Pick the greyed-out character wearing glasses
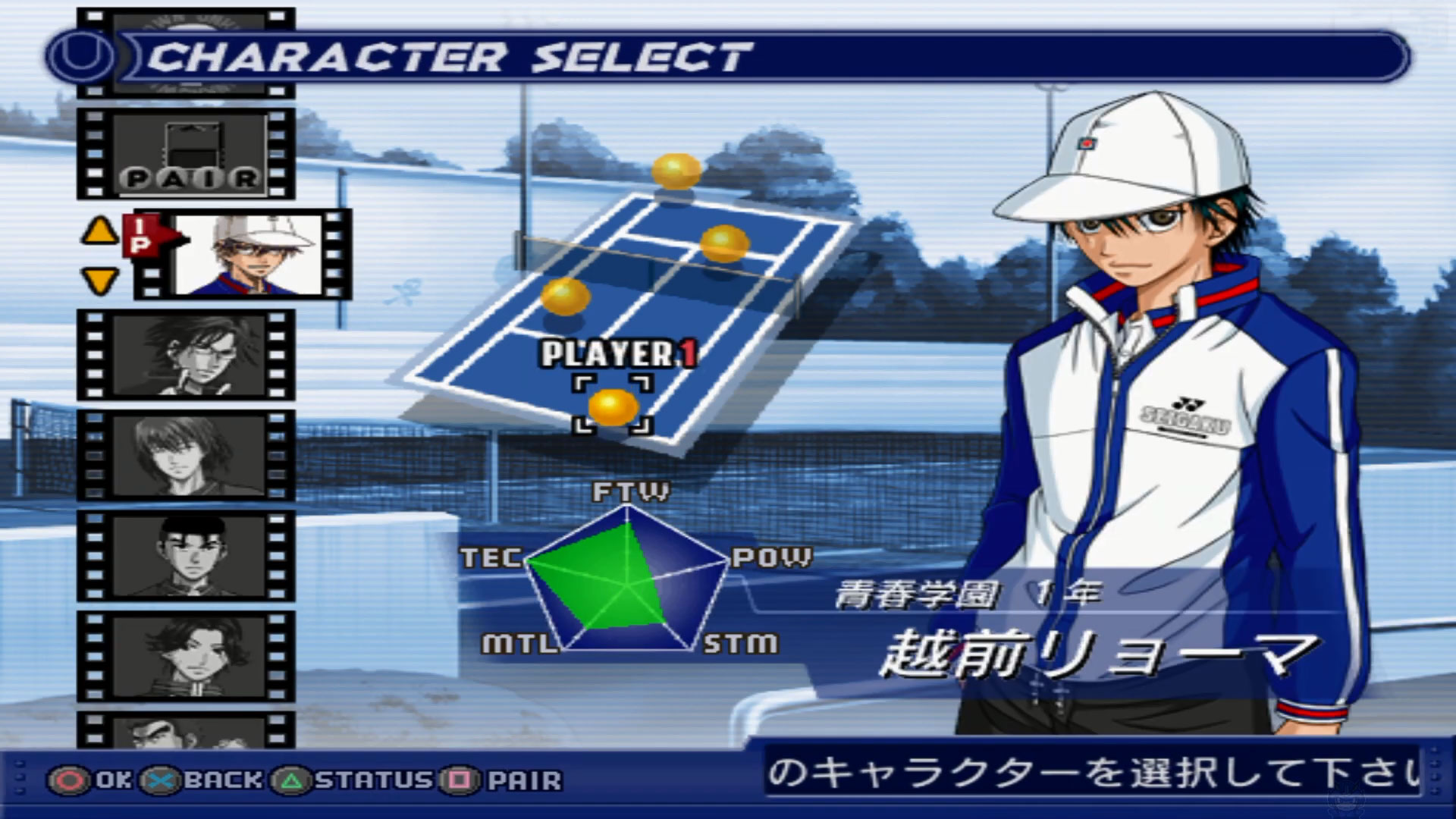 point(187,355)
